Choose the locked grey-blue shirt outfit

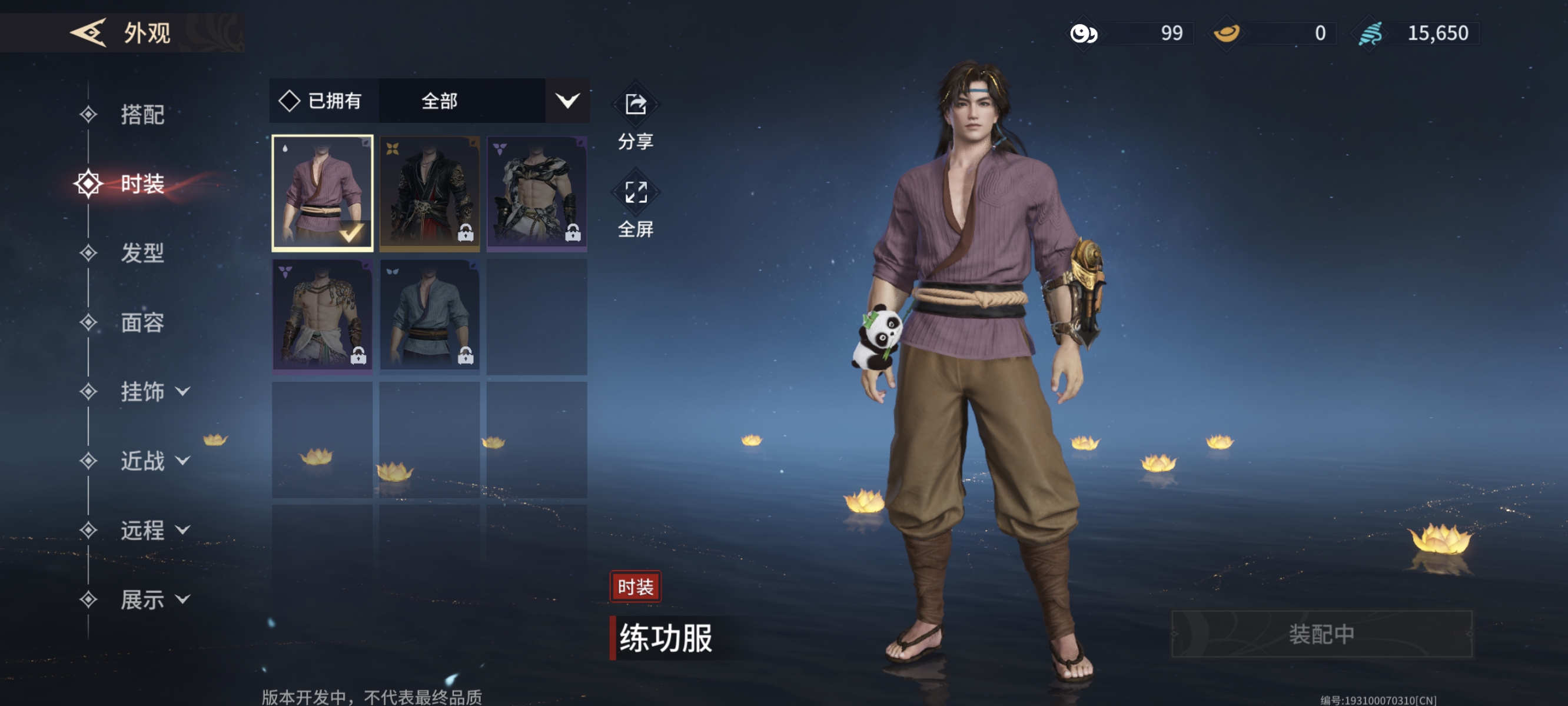coord(429,315)
